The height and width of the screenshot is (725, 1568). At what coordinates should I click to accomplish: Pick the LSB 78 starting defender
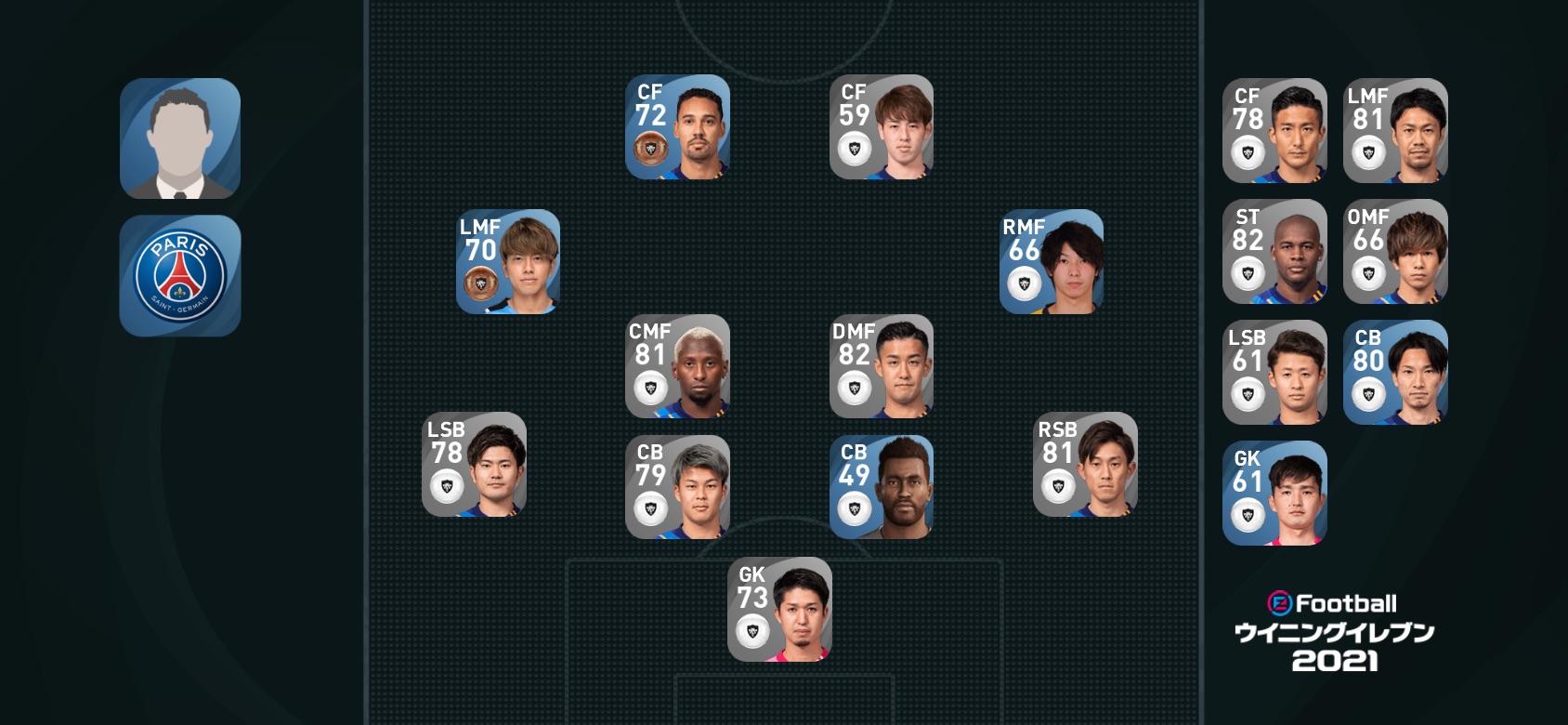click(474, 464)
